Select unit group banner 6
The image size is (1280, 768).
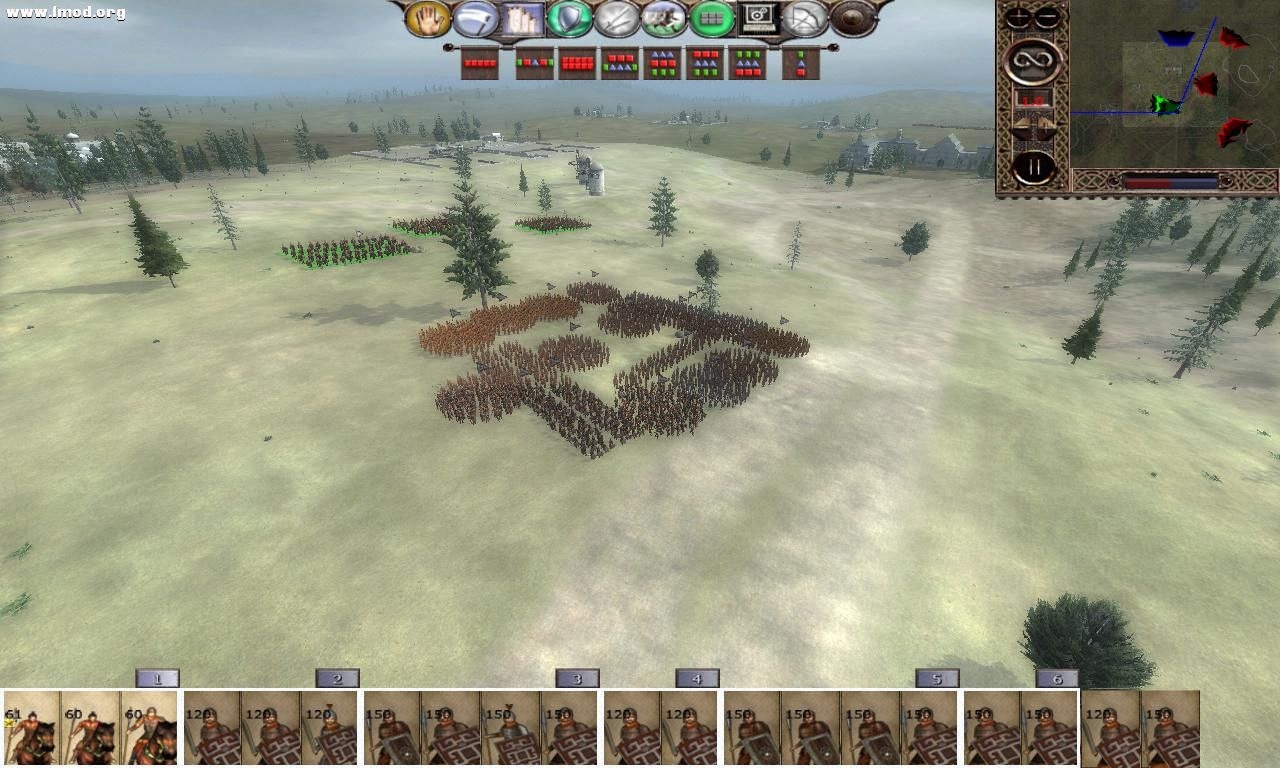(x=1058, y=677)
